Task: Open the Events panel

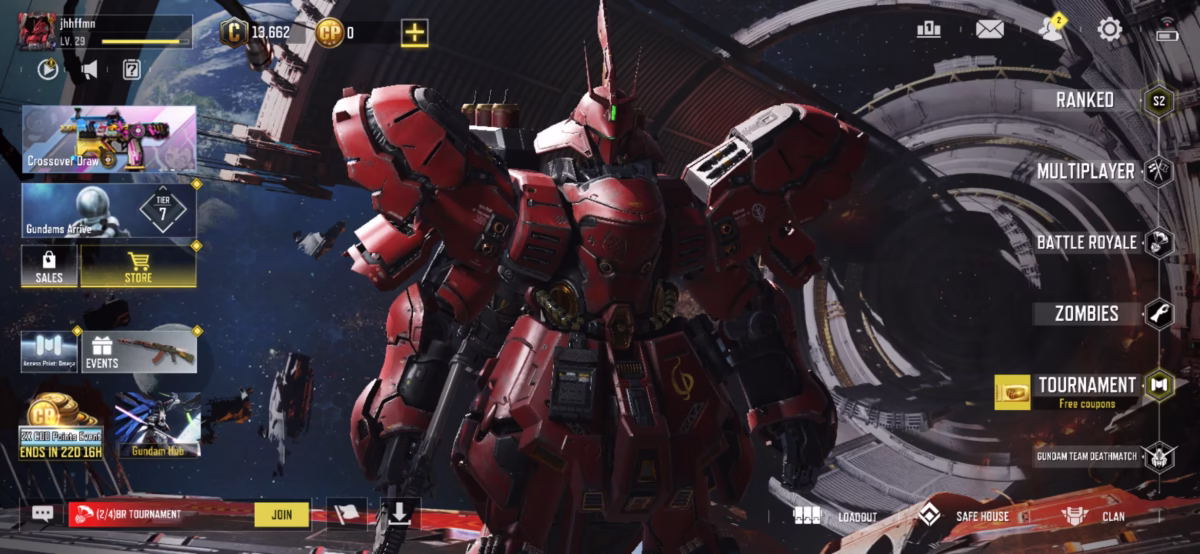Action: pos(138,352)
